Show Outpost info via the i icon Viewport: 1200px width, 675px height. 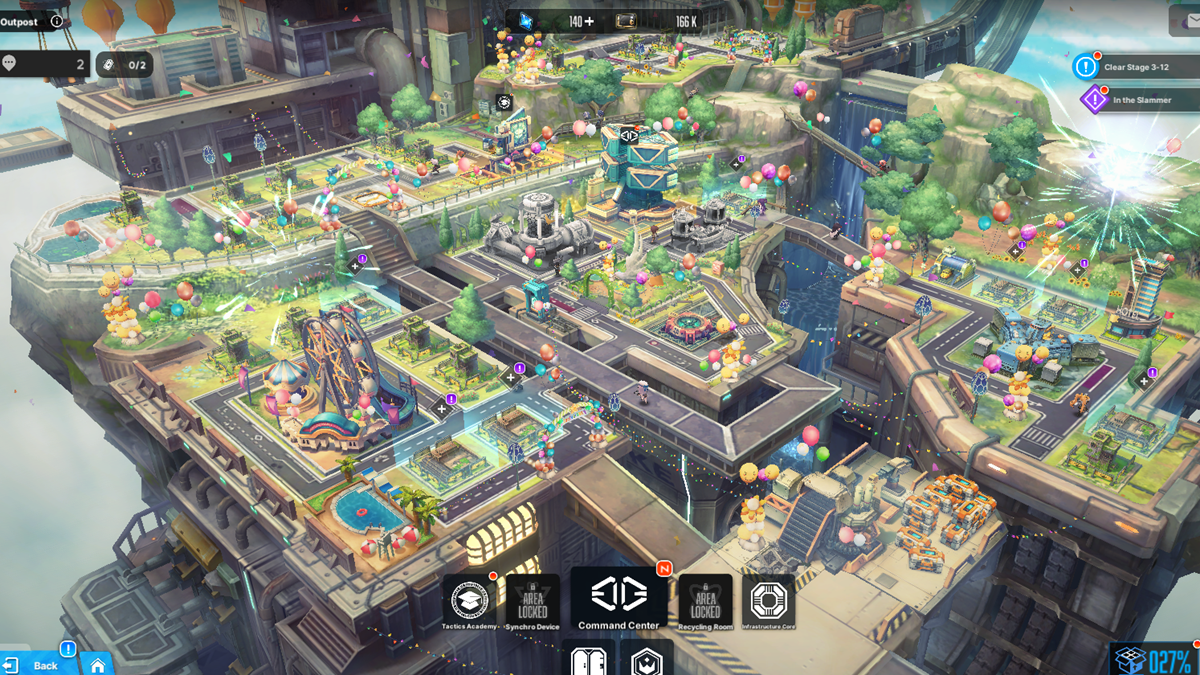point(56,21)
